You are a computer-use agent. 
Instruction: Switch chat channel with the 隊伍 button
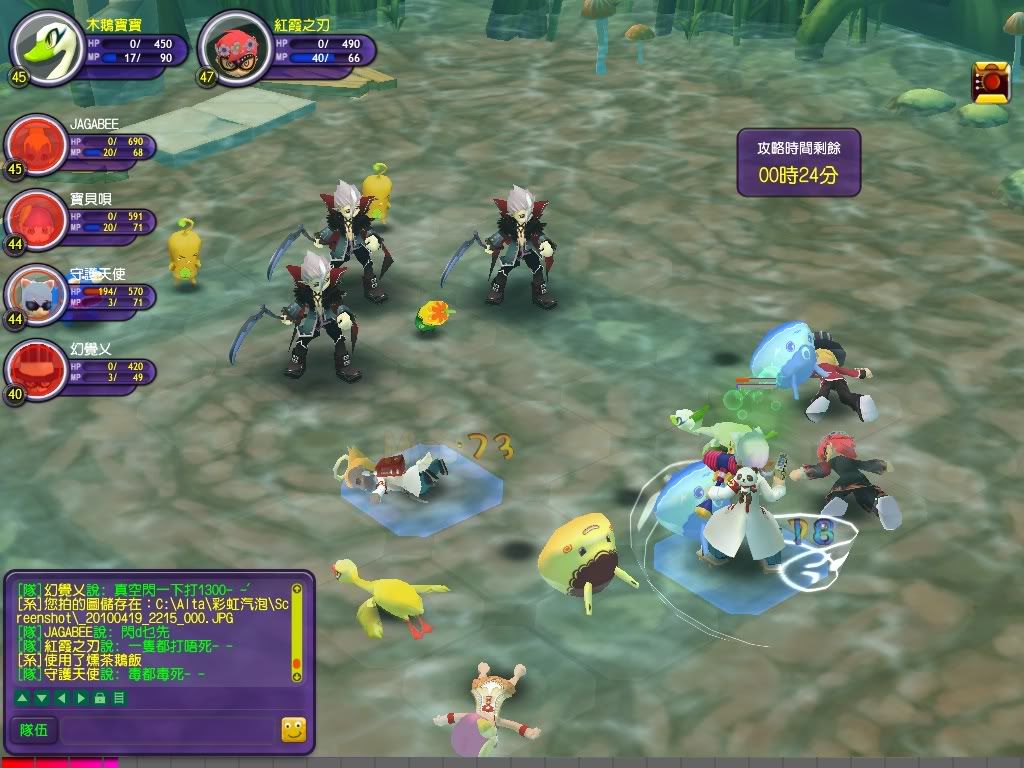pyautogui.click(x=35, y=731)
